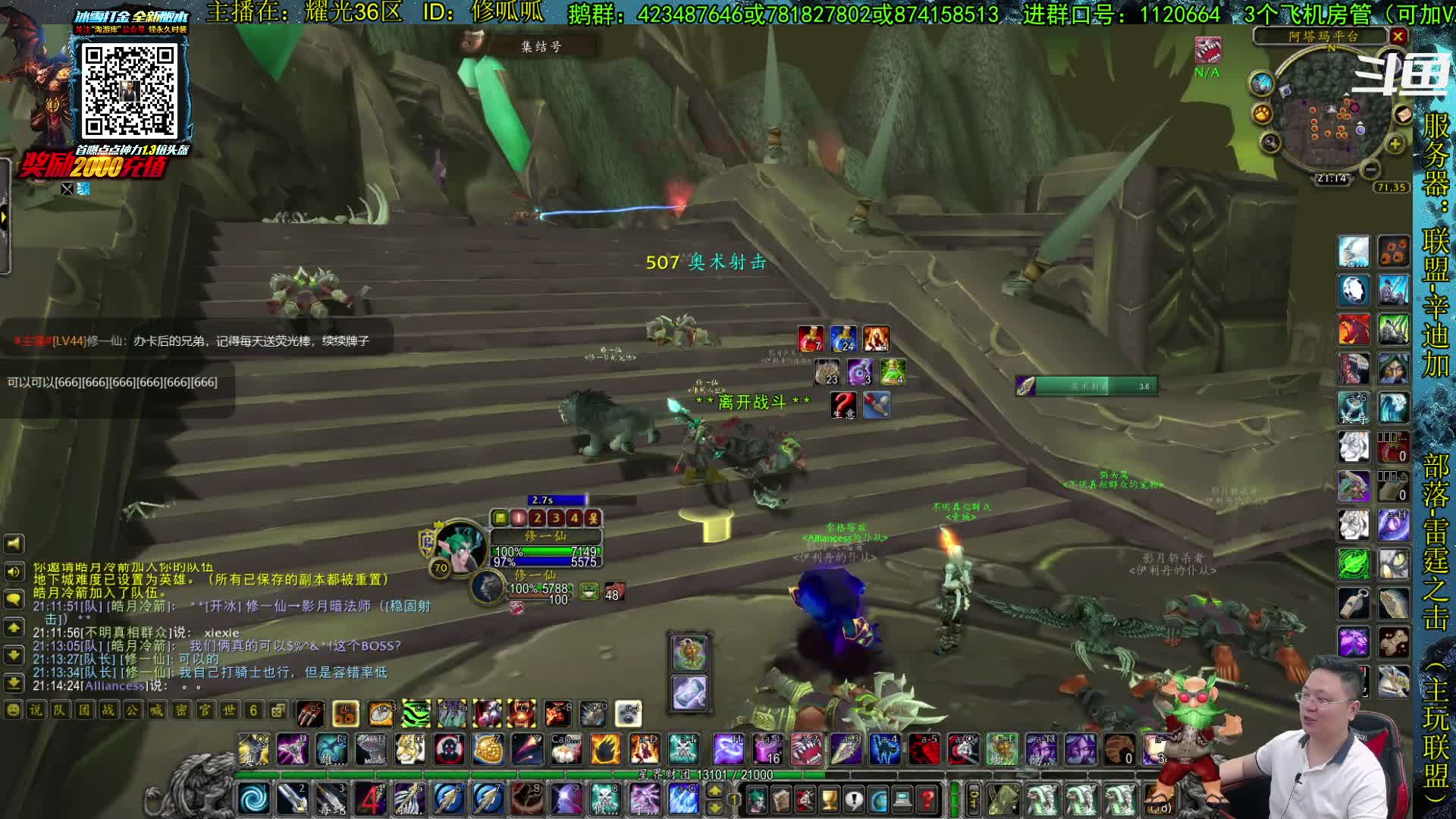Click the player portrait of 修一仙
Screen dimensions: 1456x819
pyautogui.click(x=460, y=546)
